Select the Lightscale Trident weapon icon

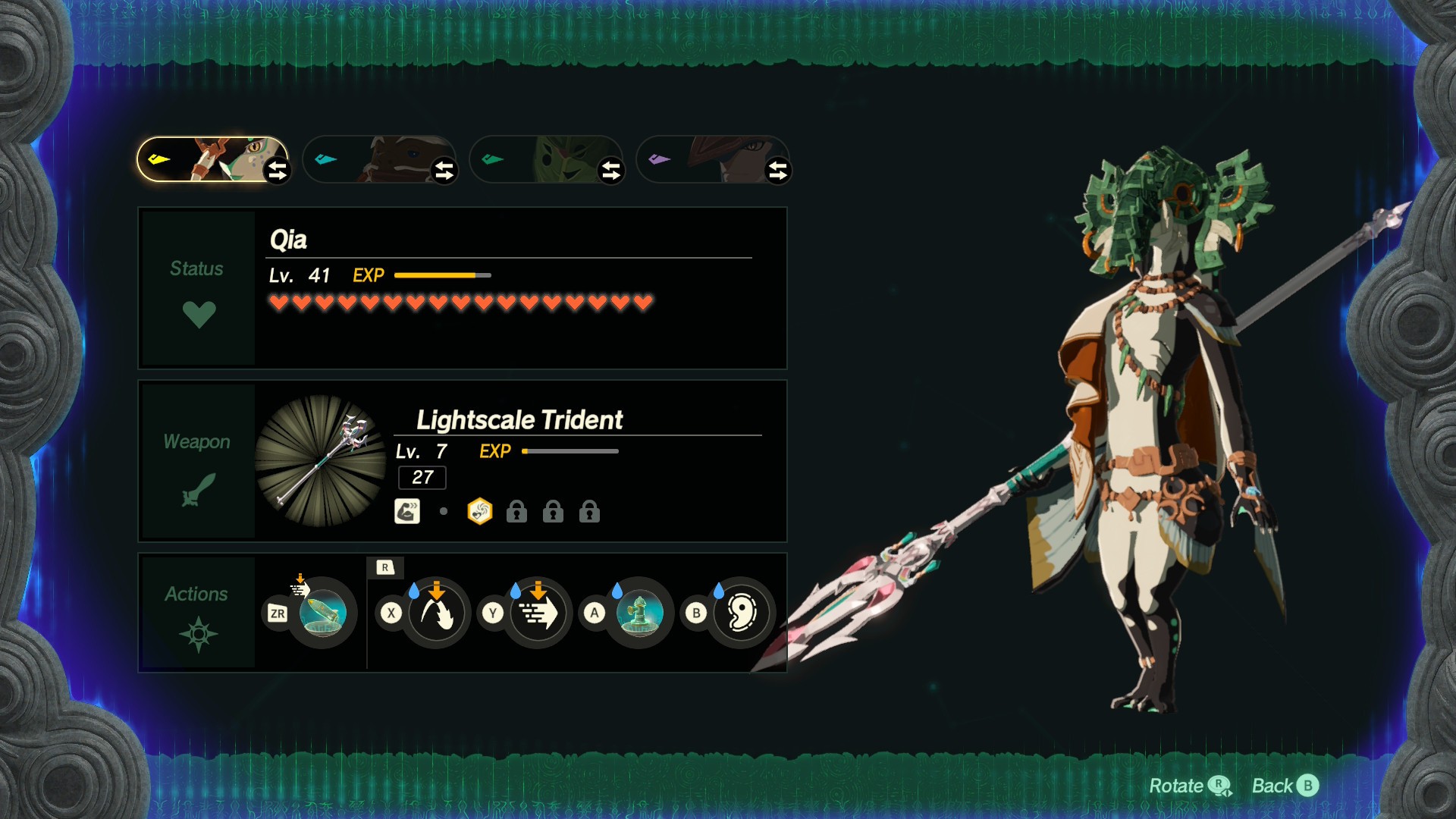point(321,460)
